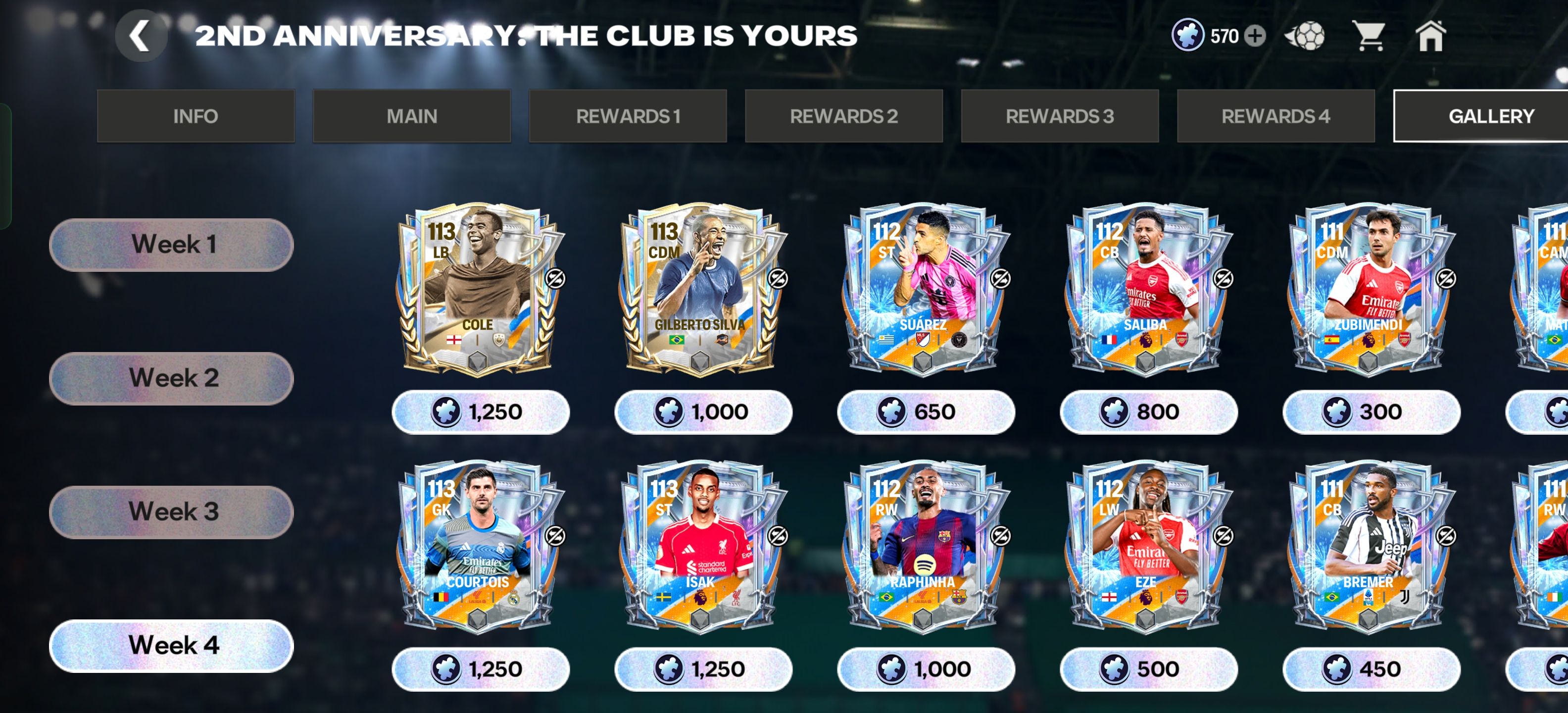Switch to REWARDS 4 tab
The image size is (1568, 713).
[1275, 116]
